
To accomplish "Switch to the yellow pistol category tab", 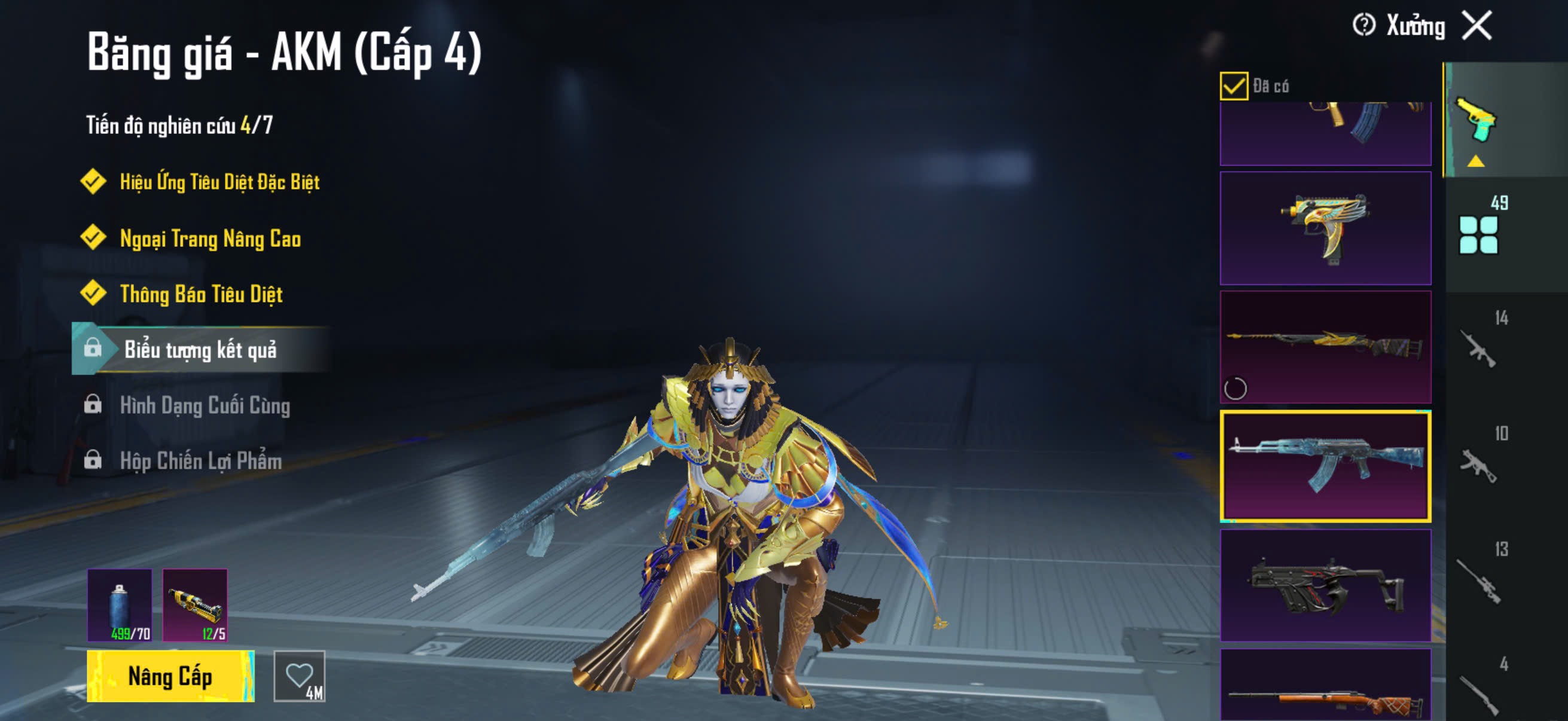I will (1476, 121).
